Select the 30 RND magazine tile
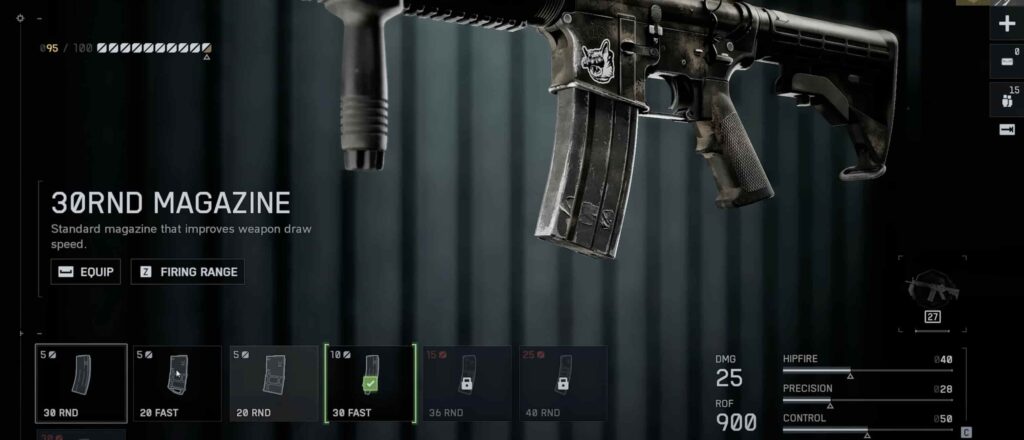1024x440 pixels. [81, 384]
